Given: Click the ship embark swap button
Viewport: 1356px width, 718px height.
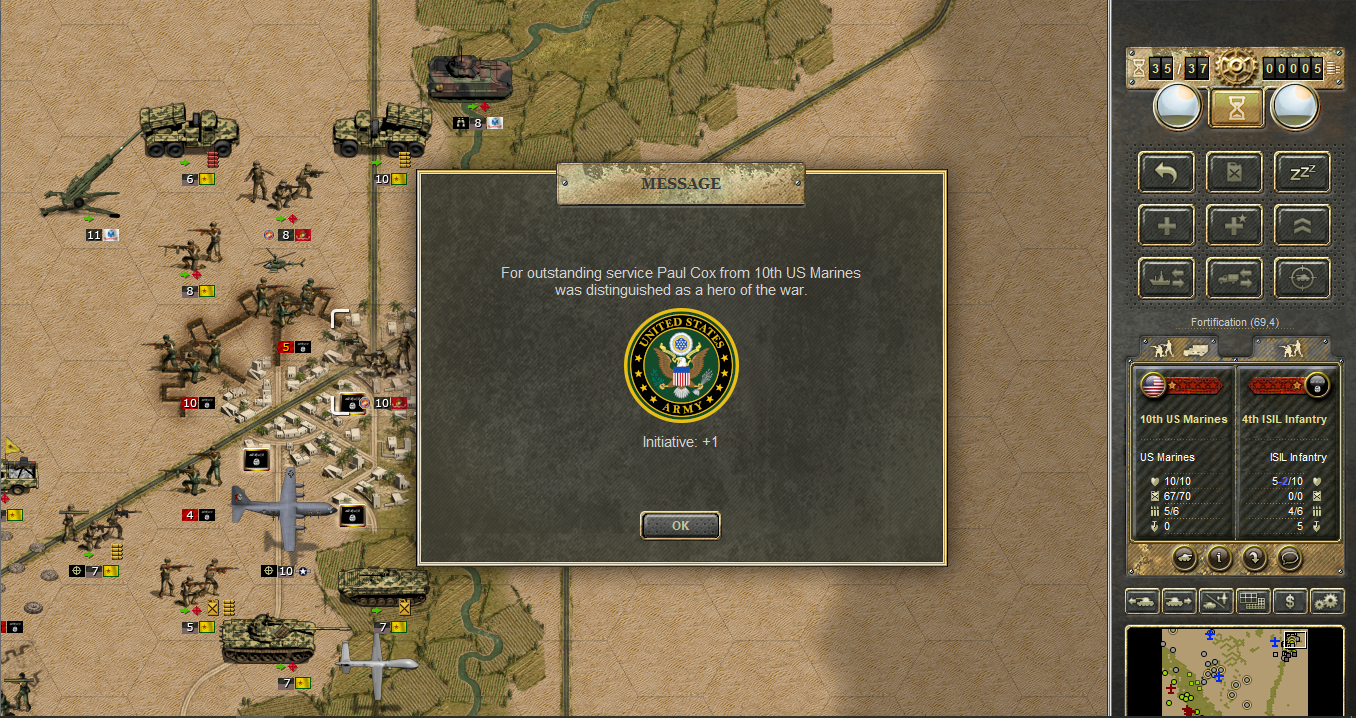Looking at the screenshot, I should pos(1166,278).
